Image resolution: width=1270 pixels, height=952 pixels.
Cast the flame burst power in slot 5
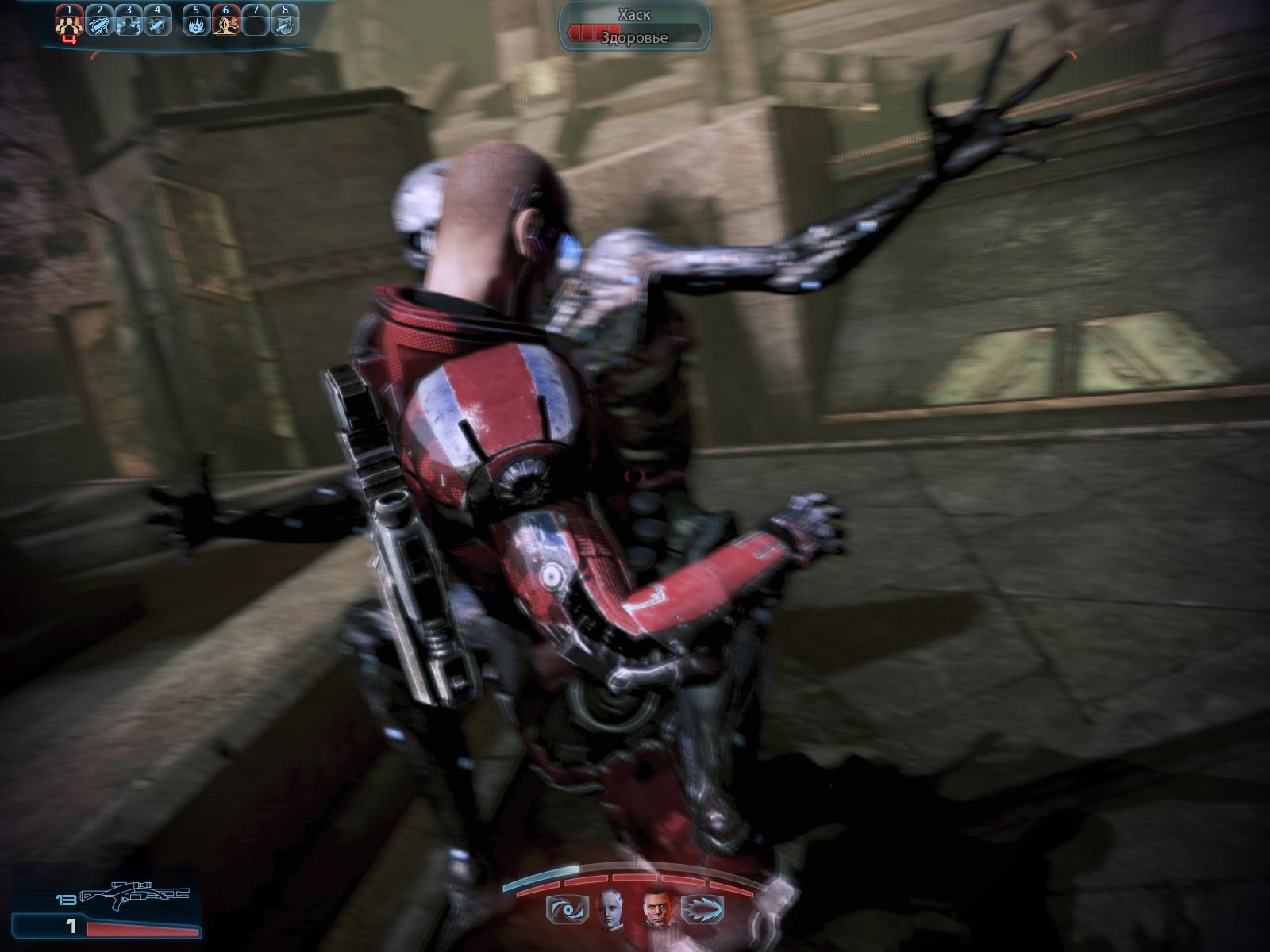point(195,24)
